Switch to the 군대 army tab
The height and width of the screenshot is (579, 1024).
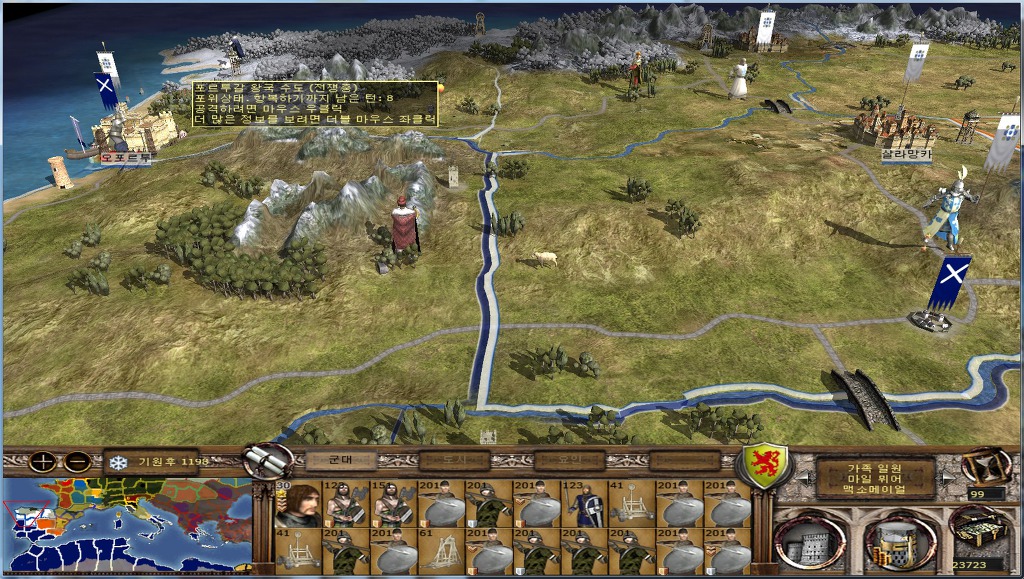[x=339, y=460]
